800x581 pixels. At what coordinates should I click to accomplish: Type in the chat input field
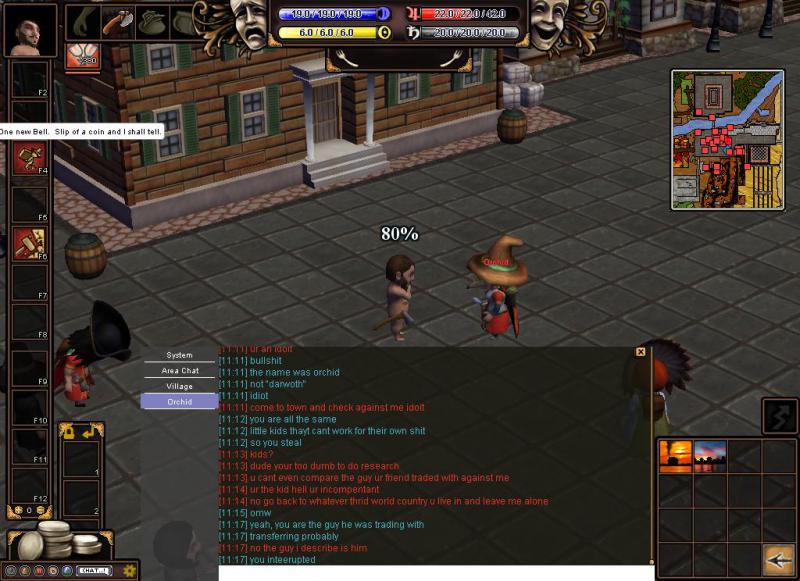[435, 573]
